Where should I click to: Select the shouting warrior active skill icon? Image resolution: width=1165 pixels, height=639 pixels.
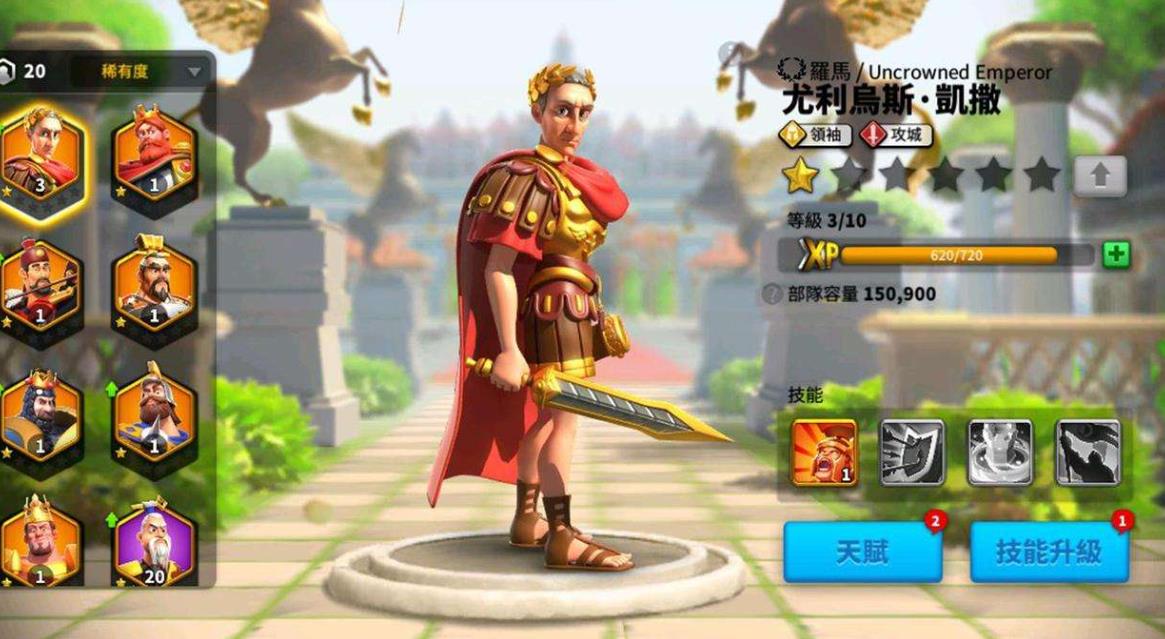[x=824, y=453]
